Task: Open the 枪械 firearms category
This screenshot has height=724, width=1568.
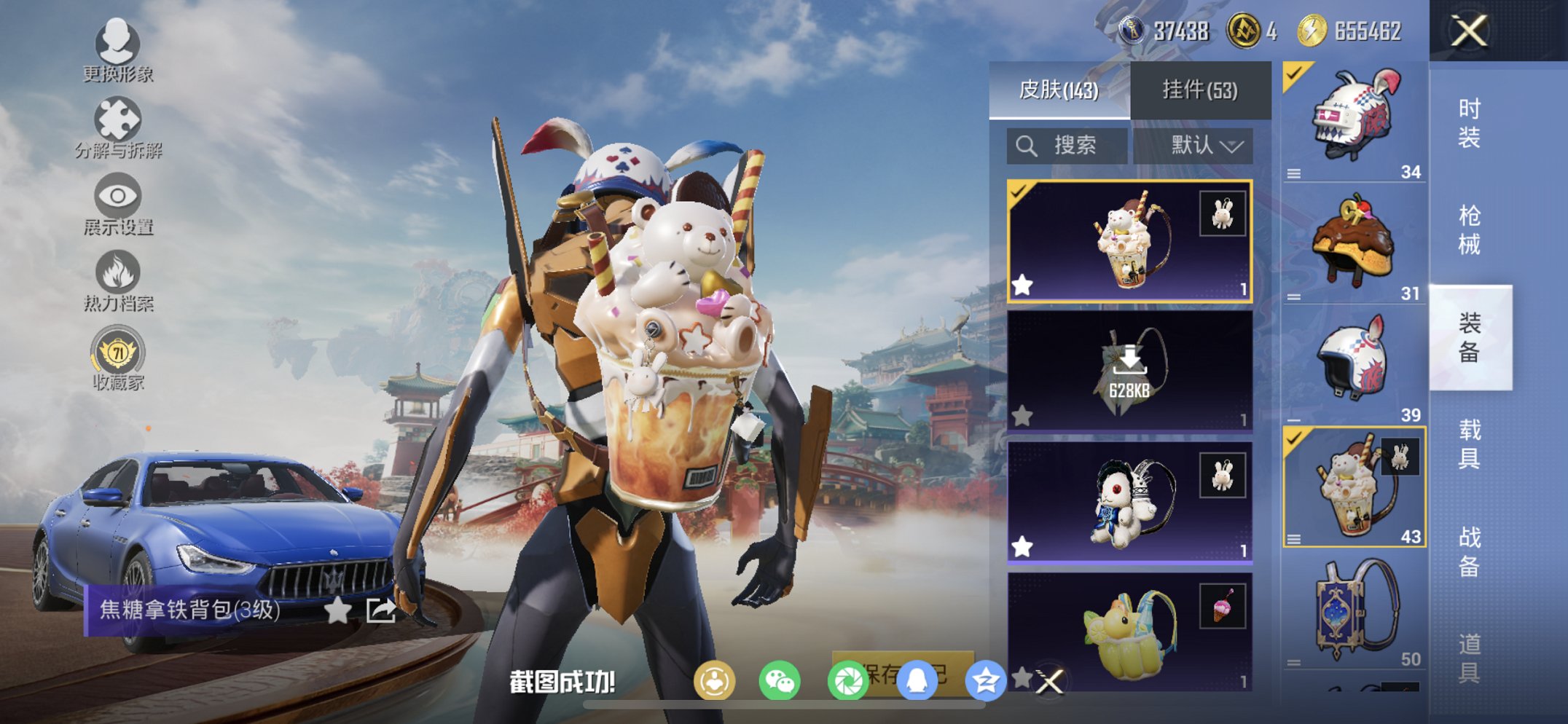Action: coord(1469,230)
